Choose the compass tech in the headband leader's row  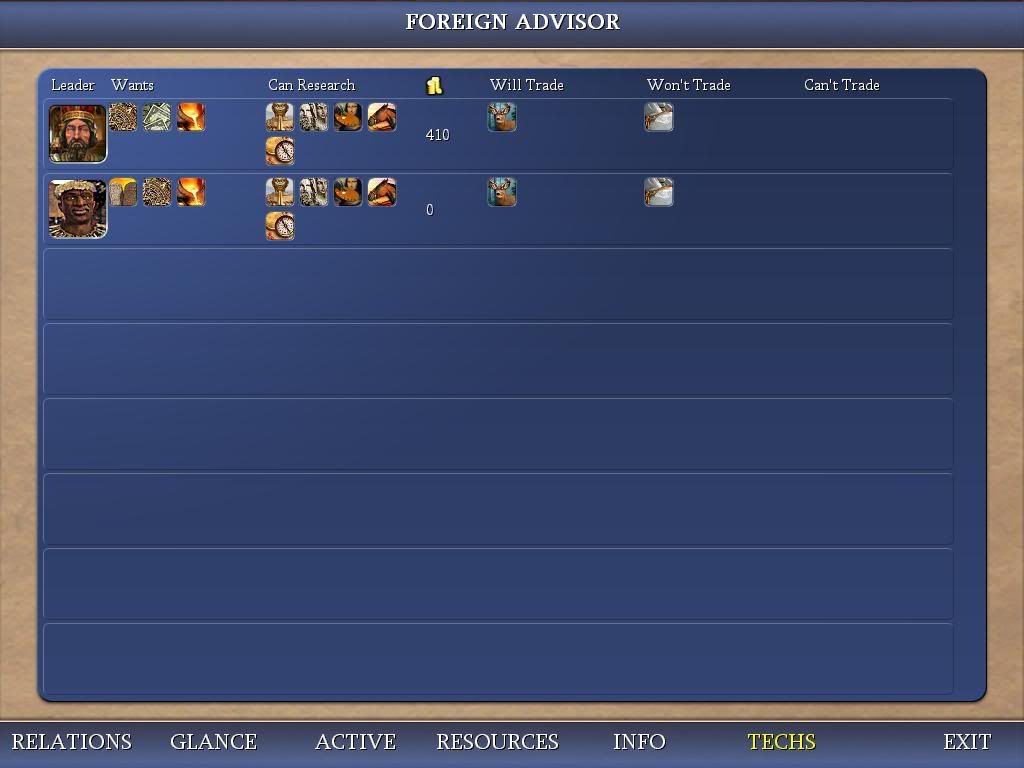[280, 225]
